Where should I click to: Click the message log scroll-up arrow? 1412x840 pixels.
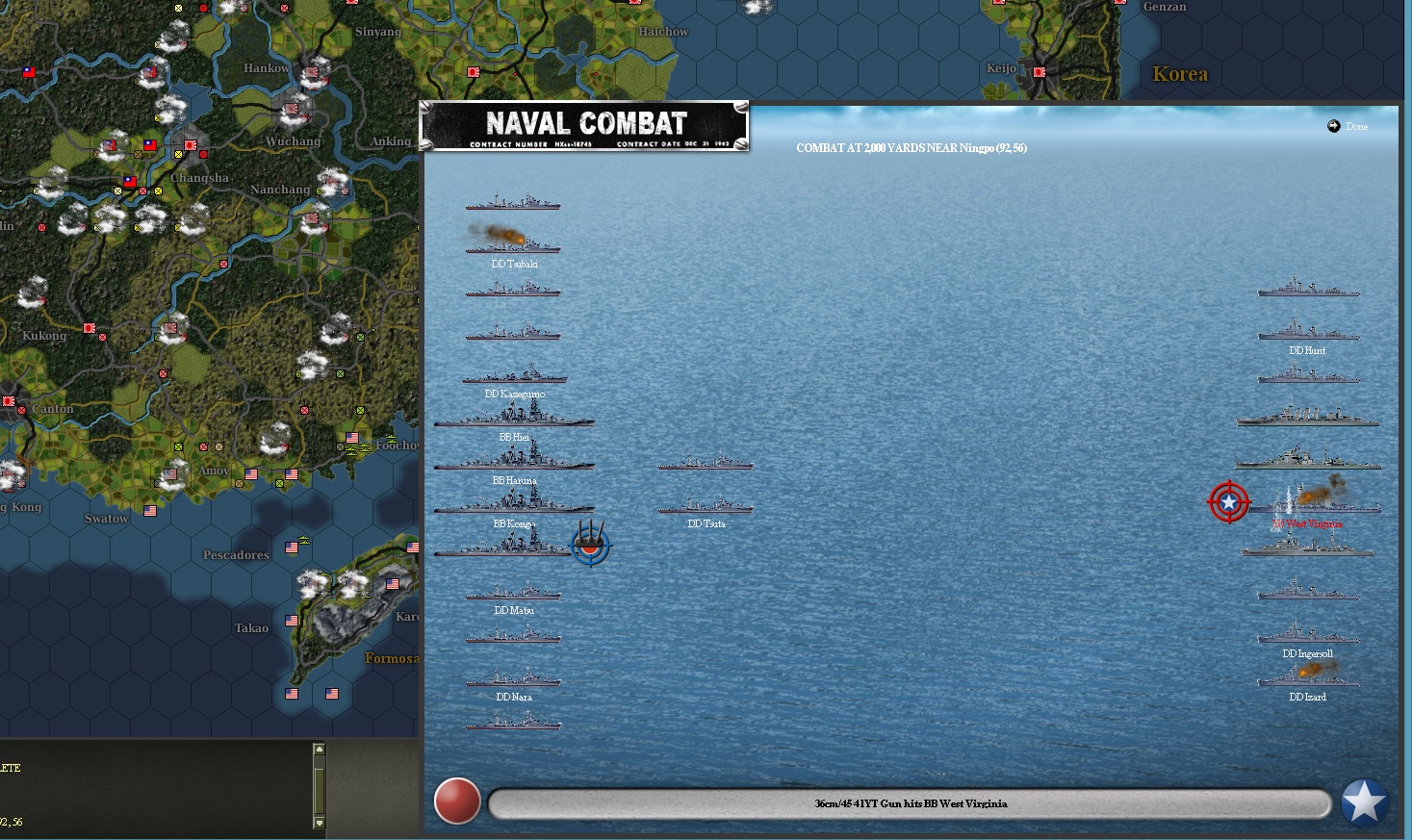pos(320,749)
